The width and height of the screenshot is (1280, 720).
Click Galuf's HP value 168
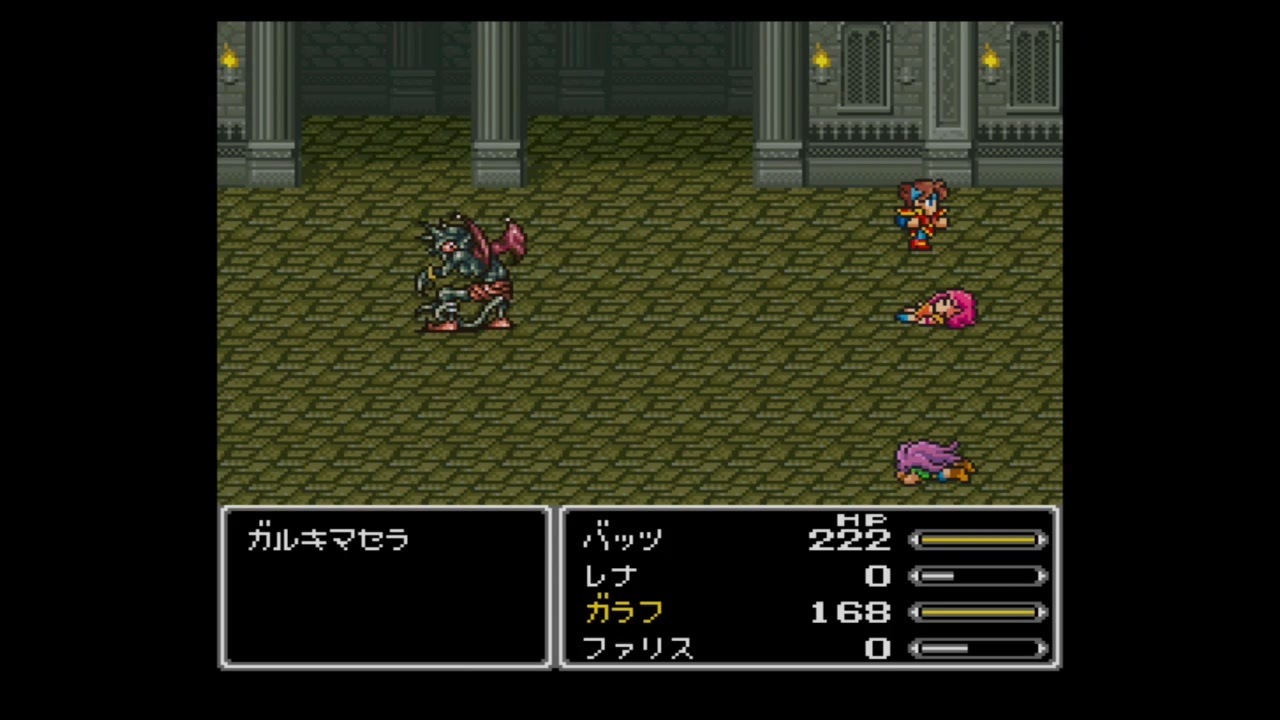tap(849, 612)
